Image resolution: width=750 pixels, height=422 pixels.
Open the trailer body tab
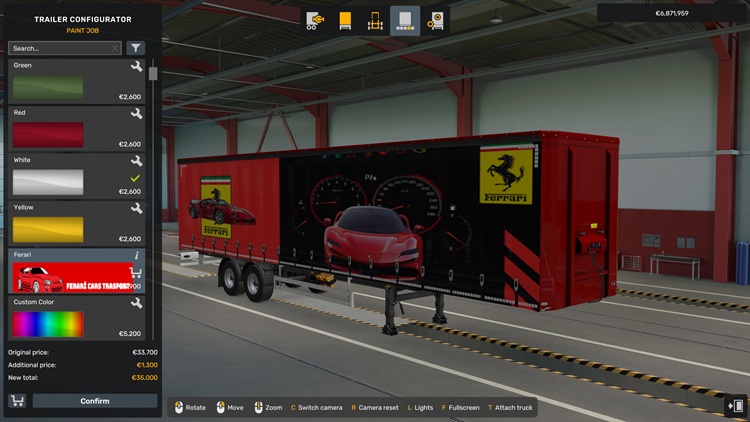tap(345, 20)
